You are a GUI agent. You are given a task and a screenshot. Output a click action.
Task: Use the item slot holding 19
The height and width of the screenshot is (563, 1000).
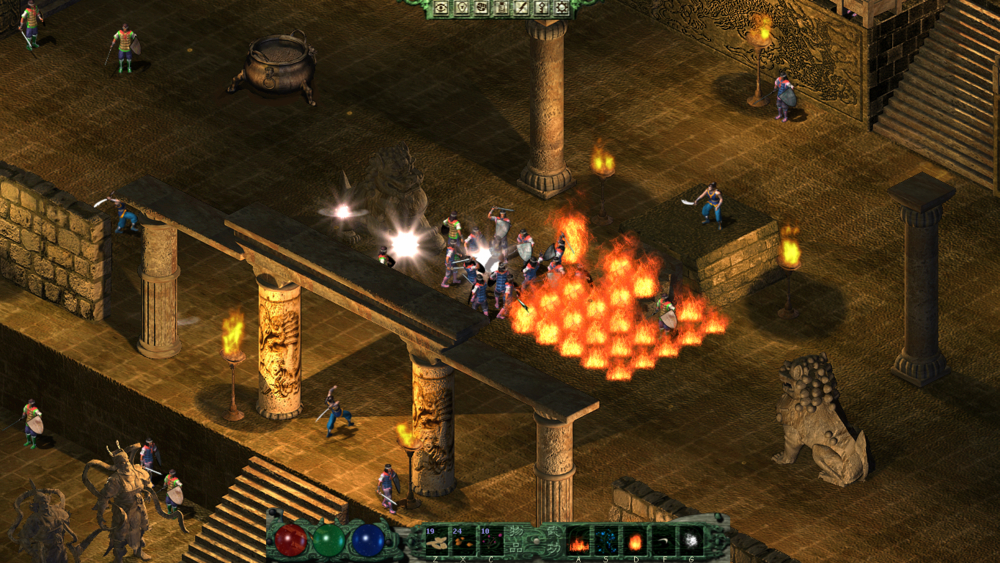436,541
